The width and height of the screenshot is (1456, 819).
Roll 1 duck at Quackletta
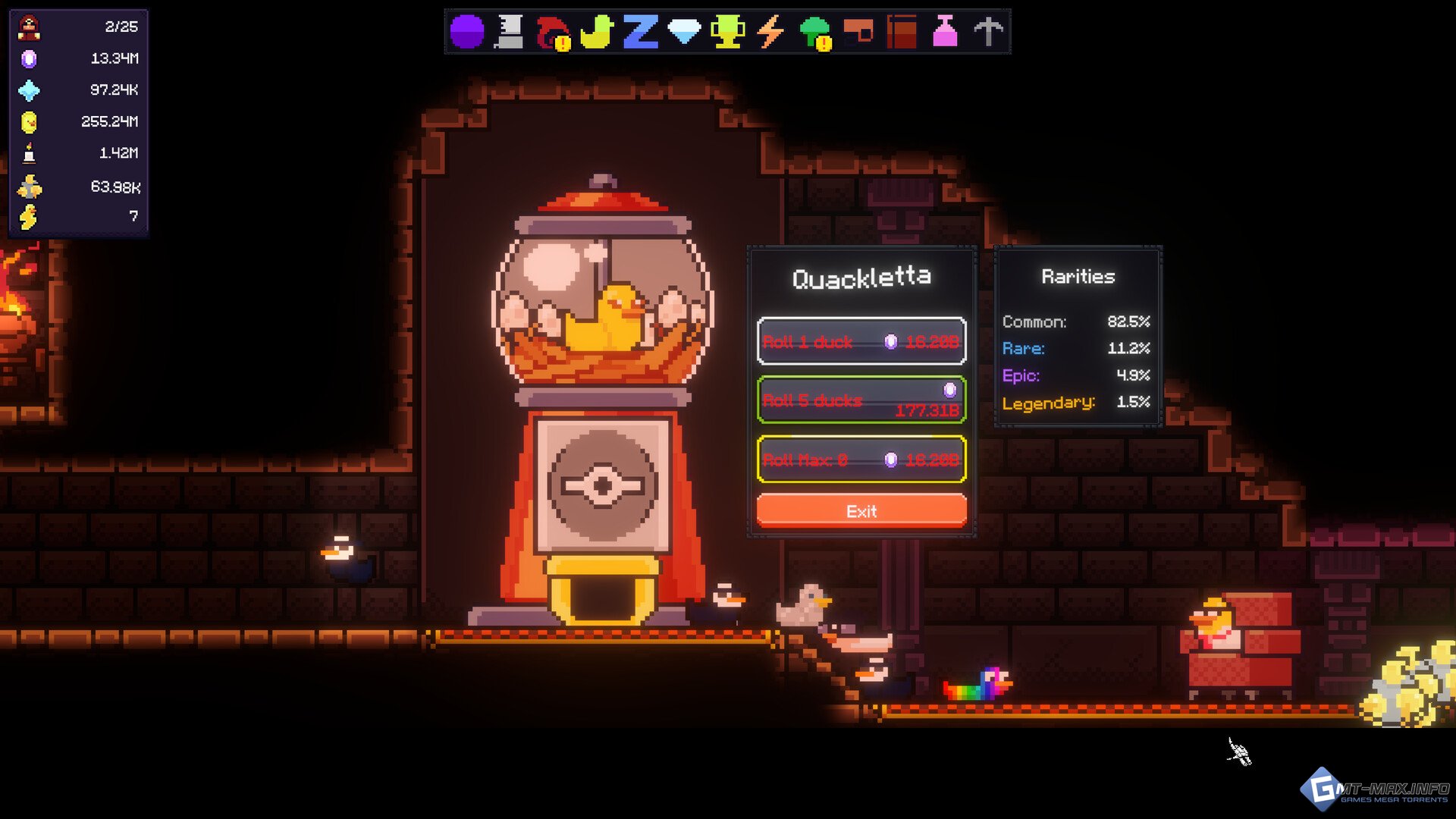861,341
